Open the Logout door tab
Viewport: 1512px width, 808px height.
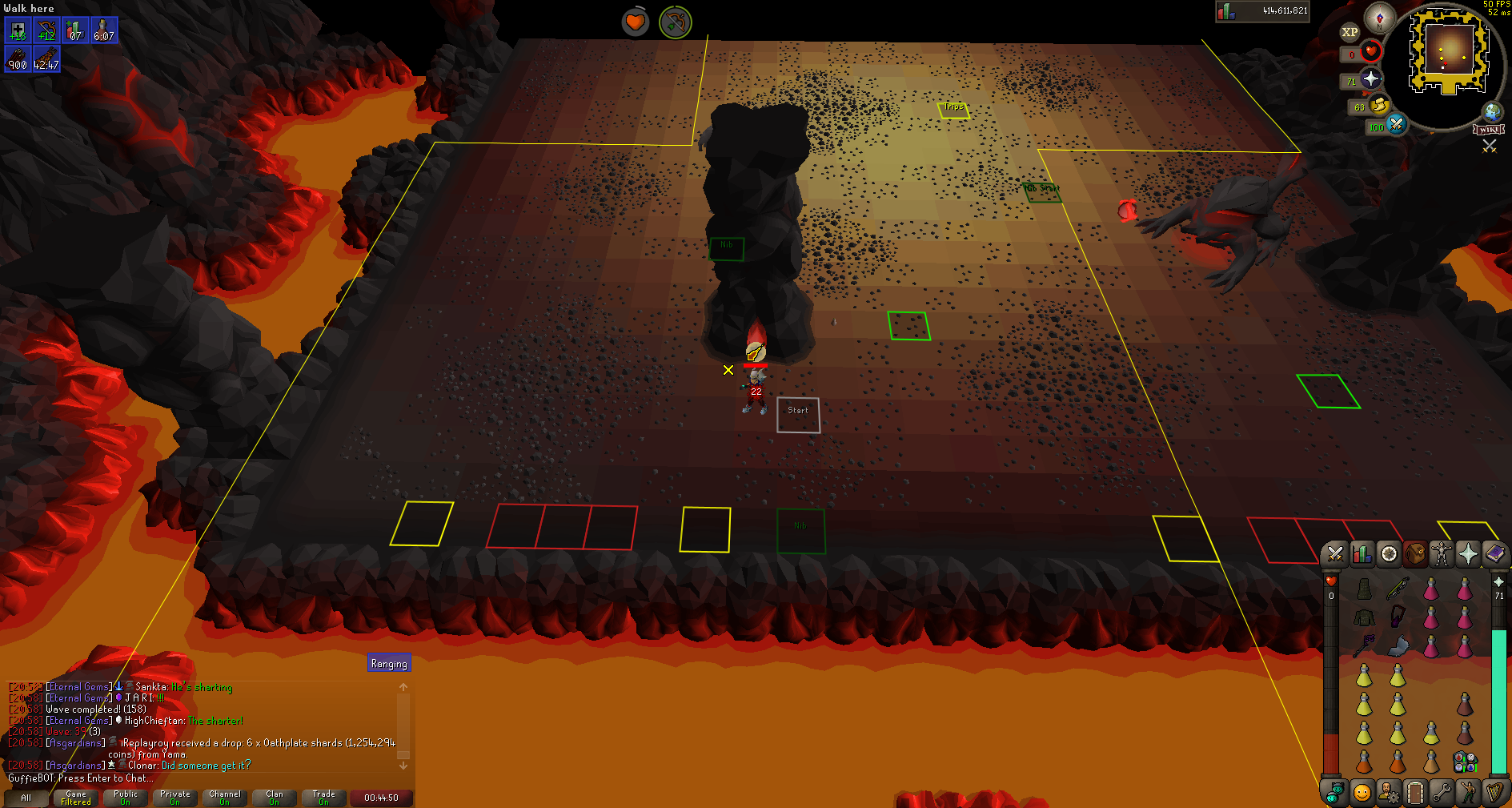point(1415,793)
